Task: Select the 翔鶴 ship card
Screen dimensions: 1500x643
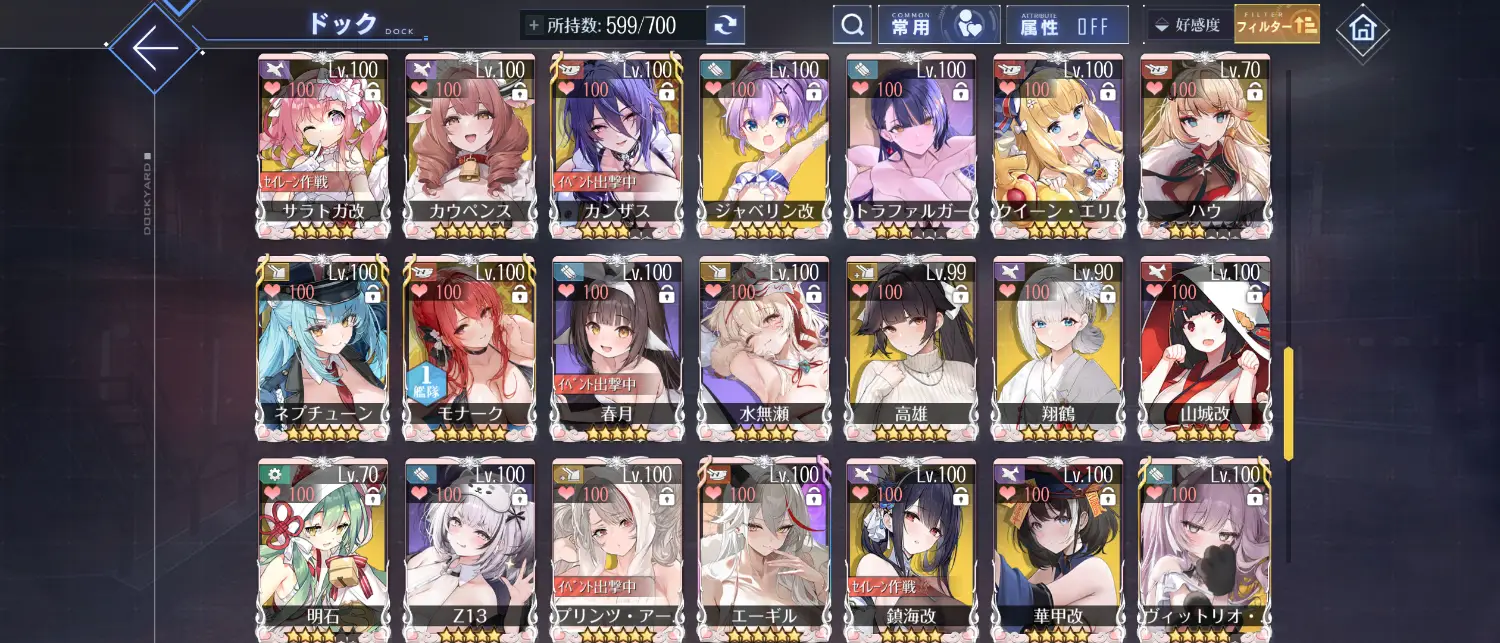Action: (1056, 347)
